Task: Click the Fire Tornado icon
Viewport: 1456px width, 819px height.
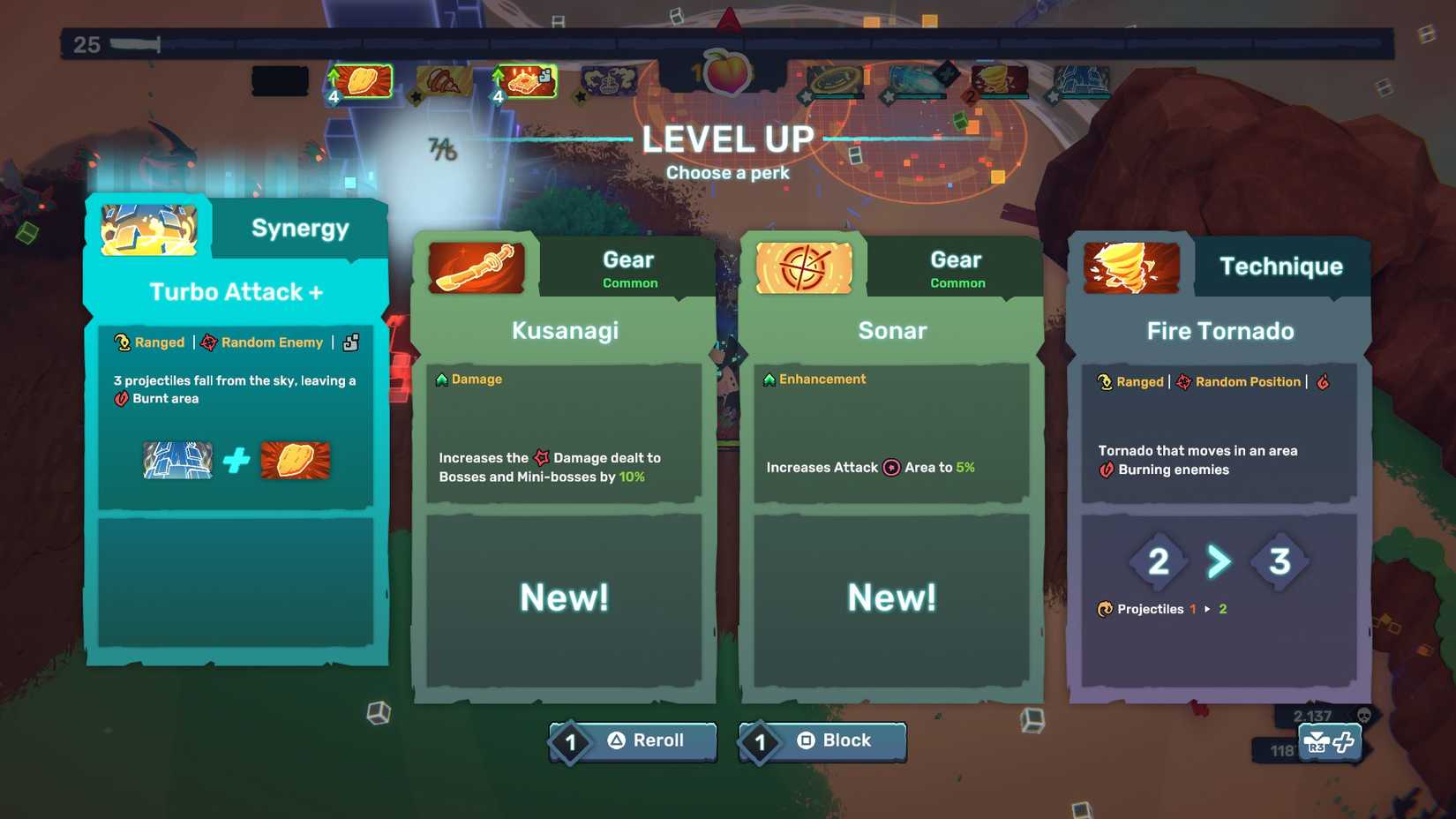Action: click(1130, 267)
